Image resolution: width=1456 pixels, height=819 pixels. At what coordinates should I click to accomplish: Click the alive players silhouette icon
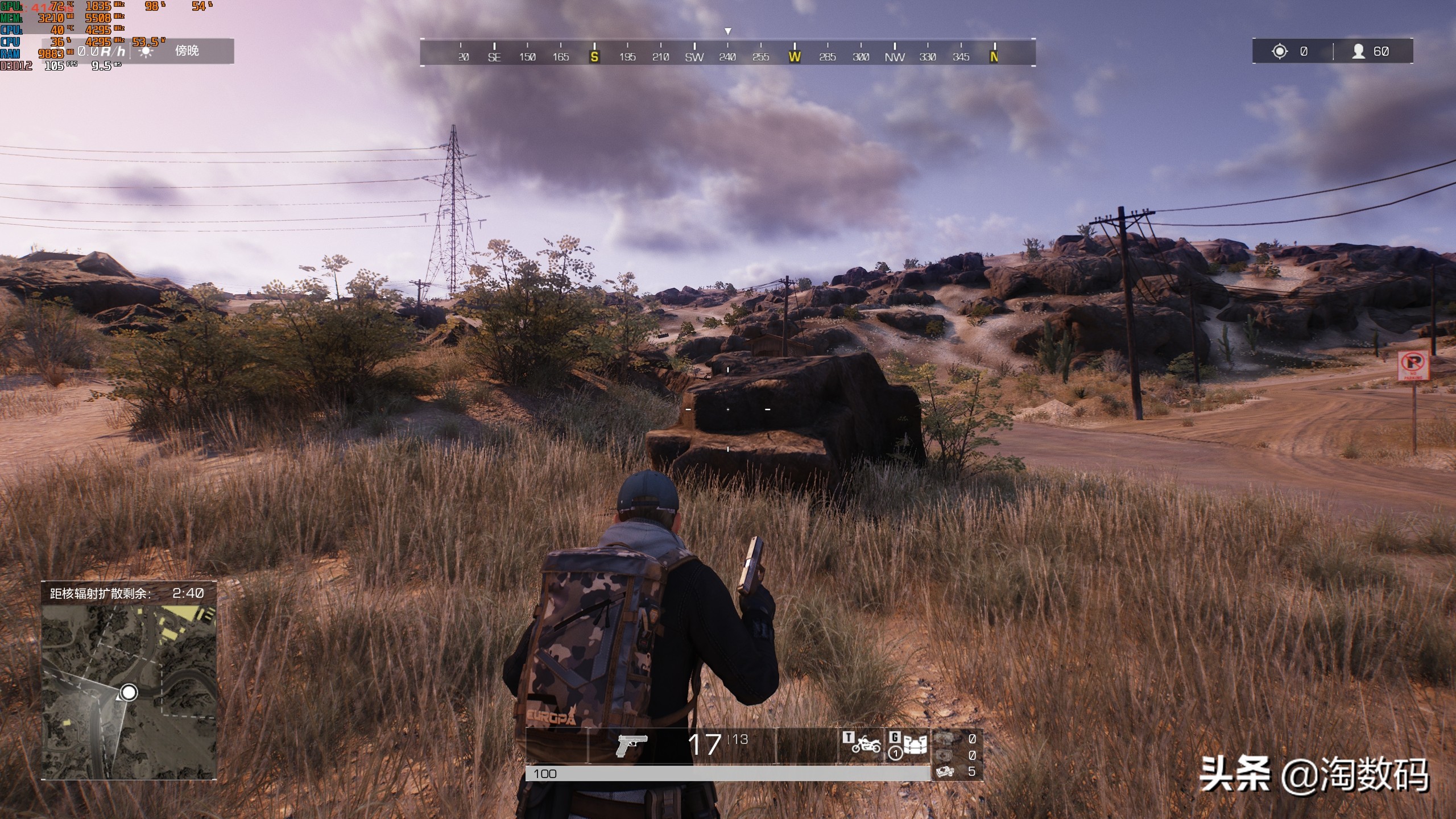[1359, 51]
